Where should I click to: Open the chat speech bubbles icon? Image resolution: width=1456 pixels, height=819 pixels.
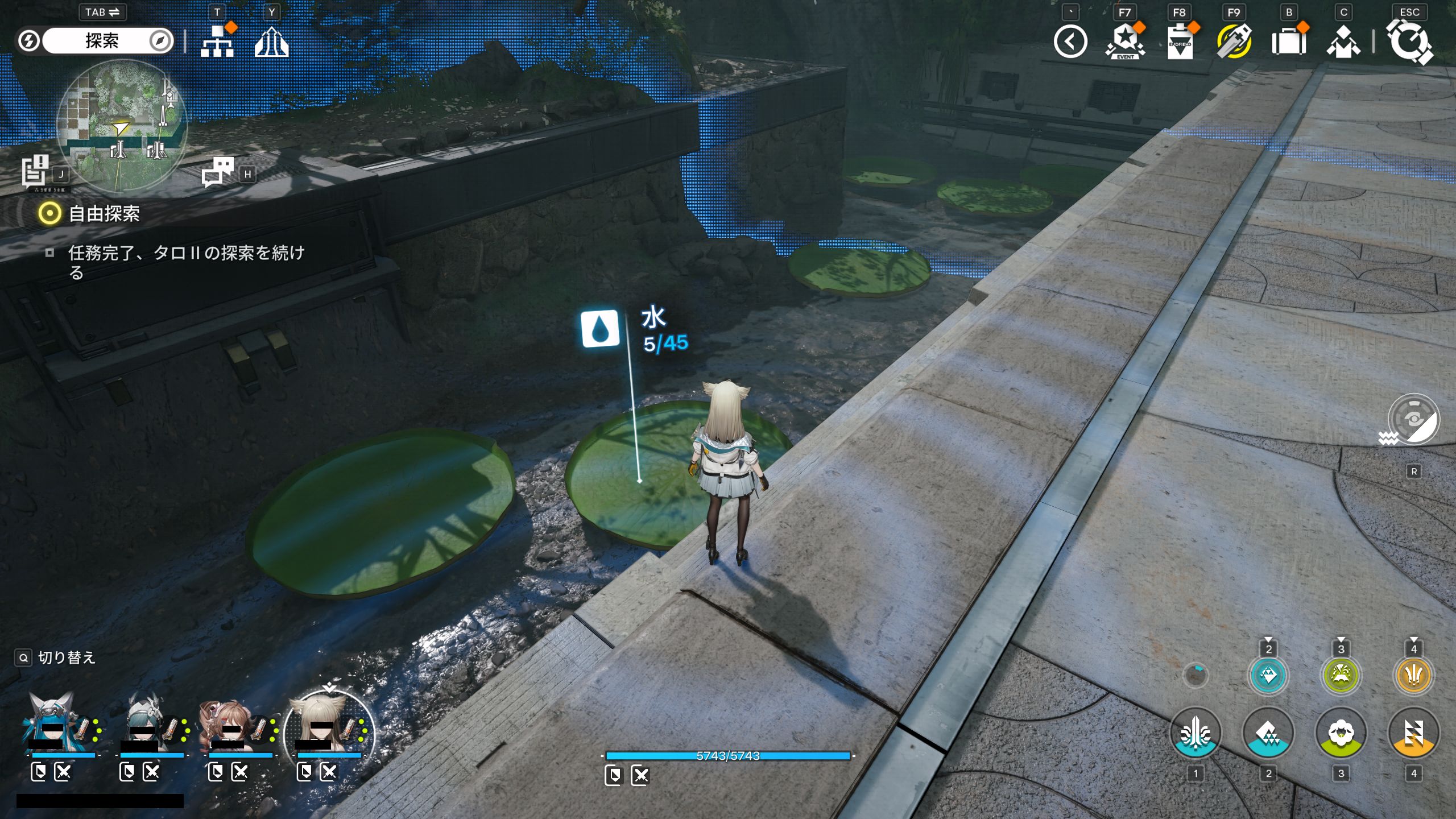click(x=218, y=171)
